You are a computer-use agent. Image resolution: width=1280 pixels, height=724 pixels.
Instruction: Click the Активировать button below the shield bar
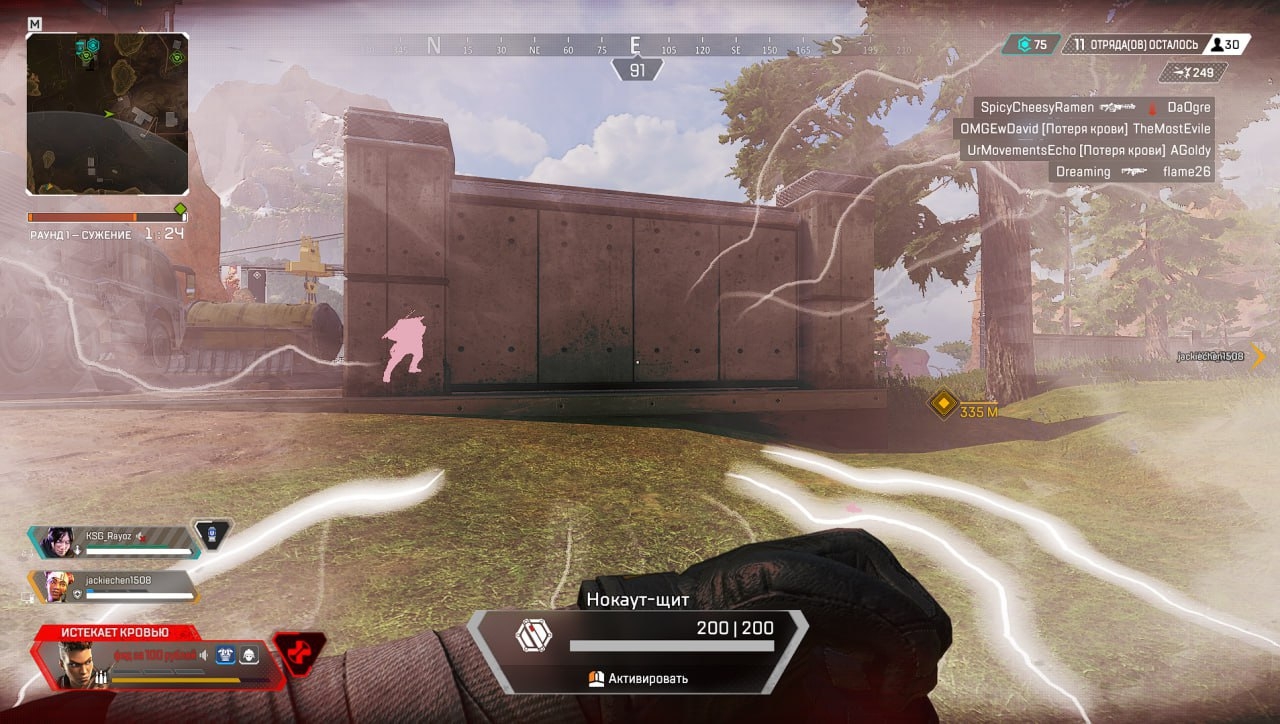[640, 677]
